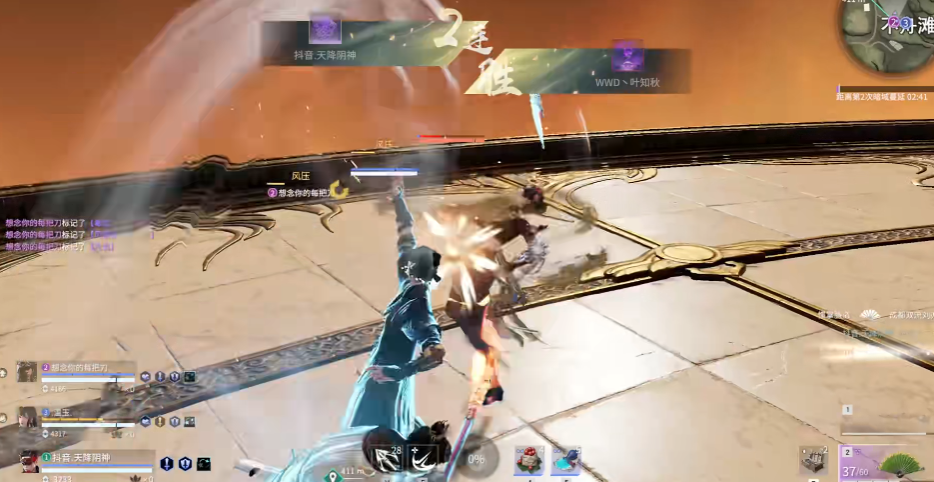The image size is (934, 482).
Task: Activate the grappling hook skill icon
Action: tap(384, 458)
